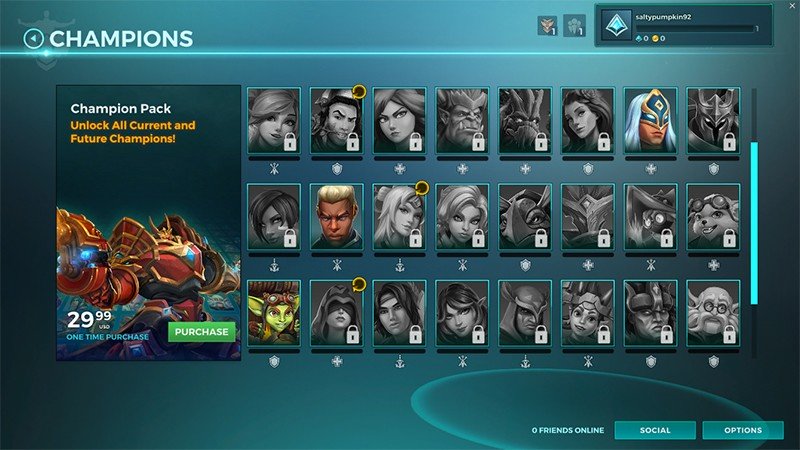Select the green goblin champion with goggles
Screen dimensions: 800x450
pyautogui.click(x=273, y=312)
